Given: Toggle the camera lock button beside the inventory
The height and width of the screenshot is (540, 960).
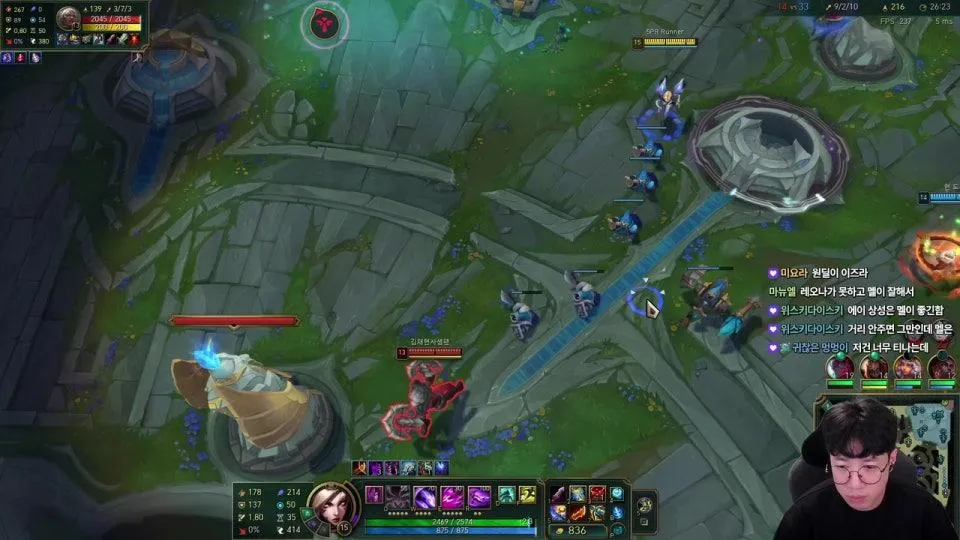Looking at the screenshot, I should tap(645, 505).
